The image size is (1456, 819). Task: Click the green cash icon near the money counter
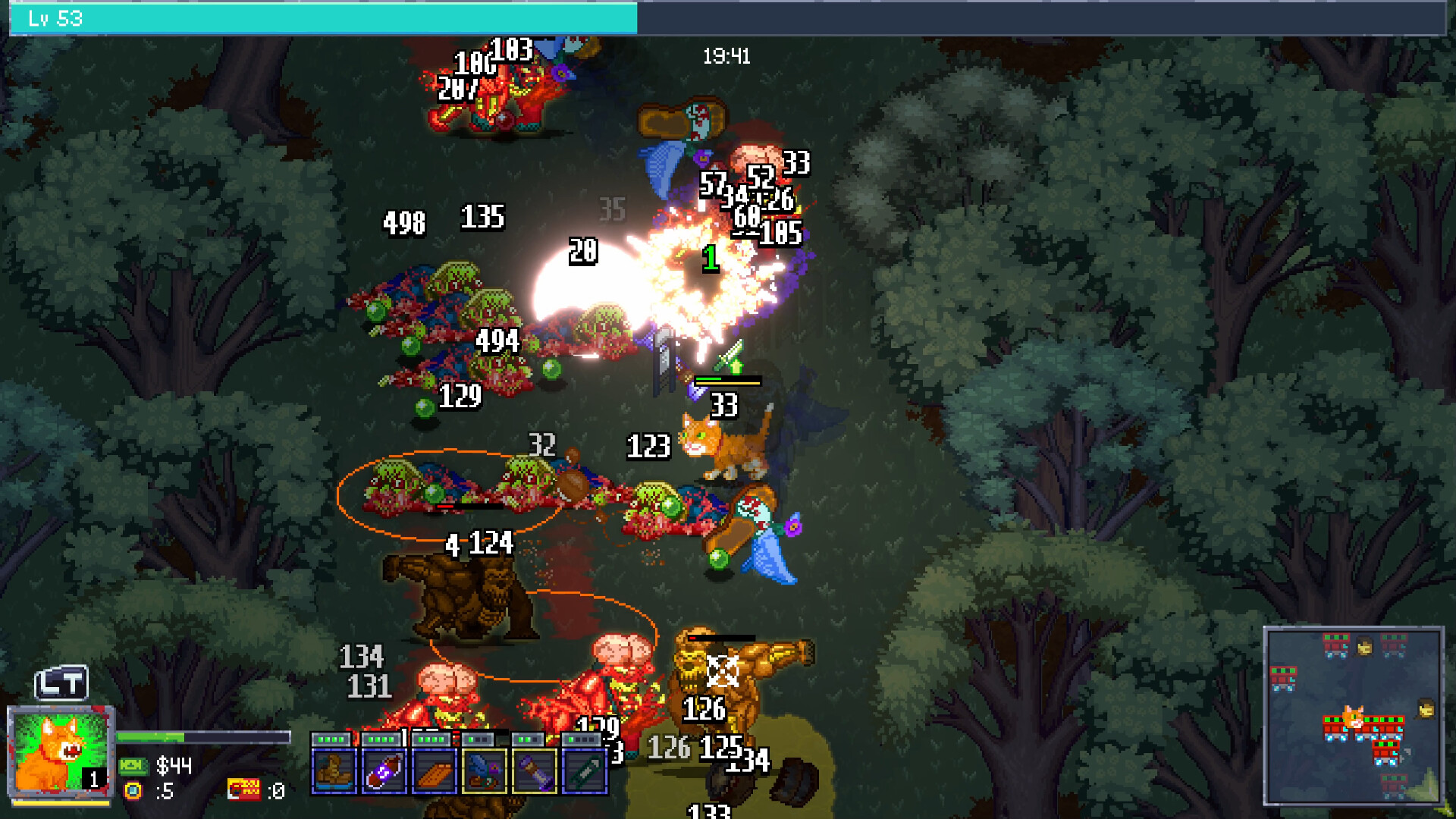[134, 767]
